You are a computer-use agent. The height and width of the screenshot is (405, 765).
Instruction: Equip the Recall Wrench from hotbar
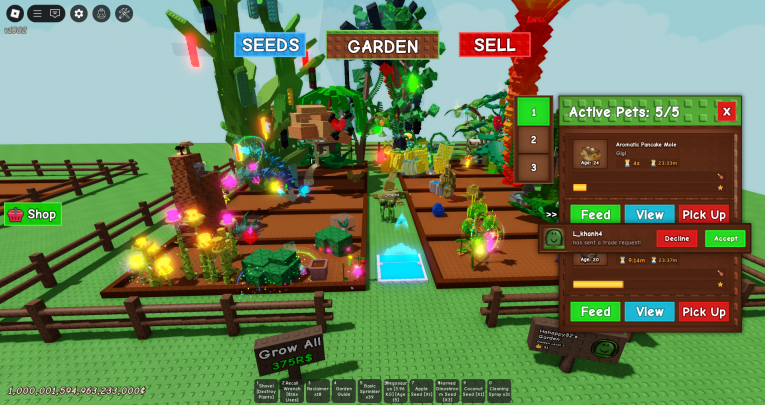pos(291,390)
